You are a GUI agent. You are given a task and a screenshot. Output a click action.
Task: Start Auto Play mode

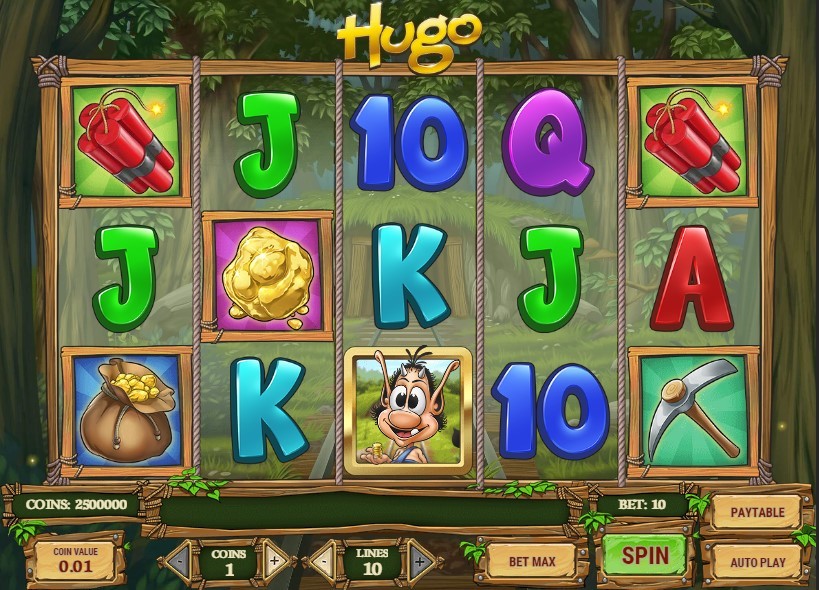pos(757,561)
